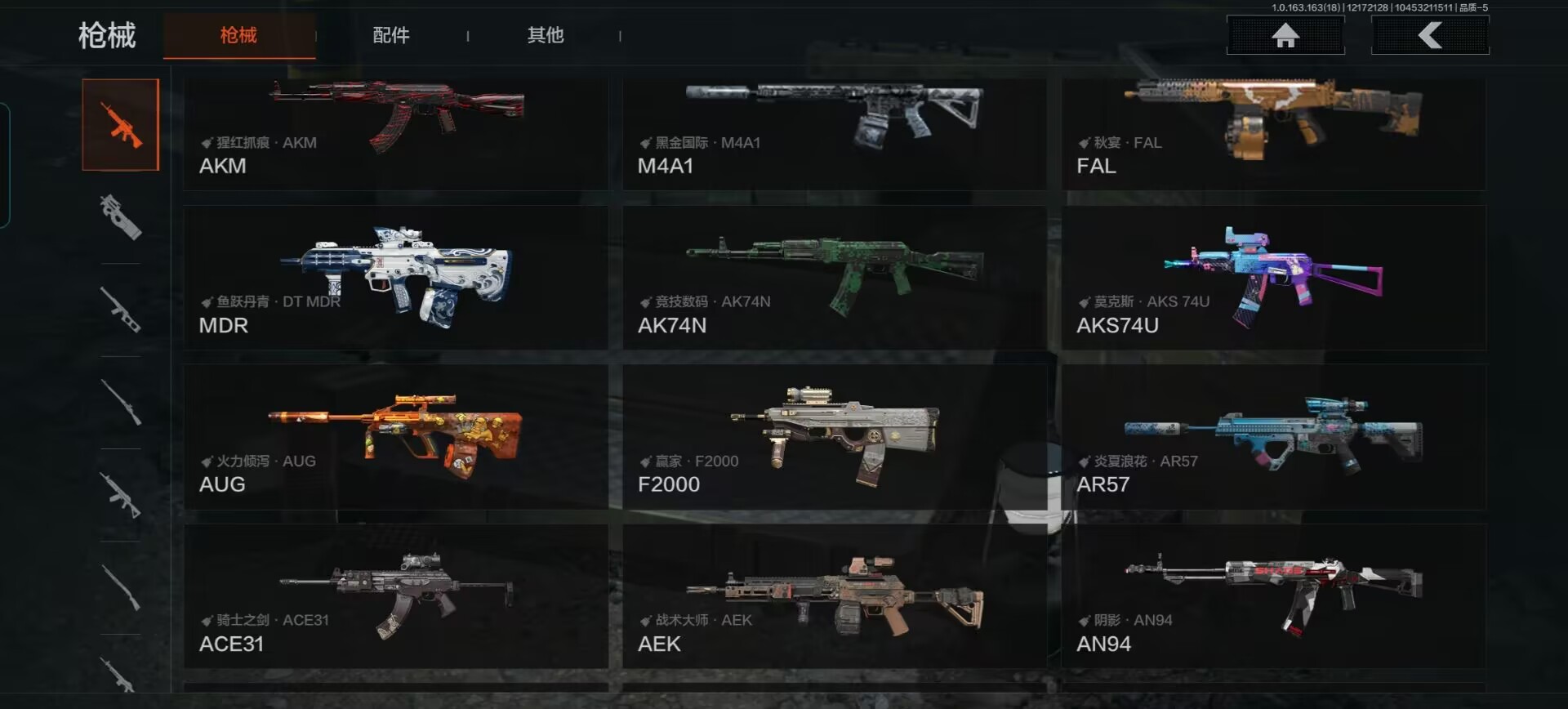
Task: Choose the M4A1 weapon card
Action: click(834, 133)
